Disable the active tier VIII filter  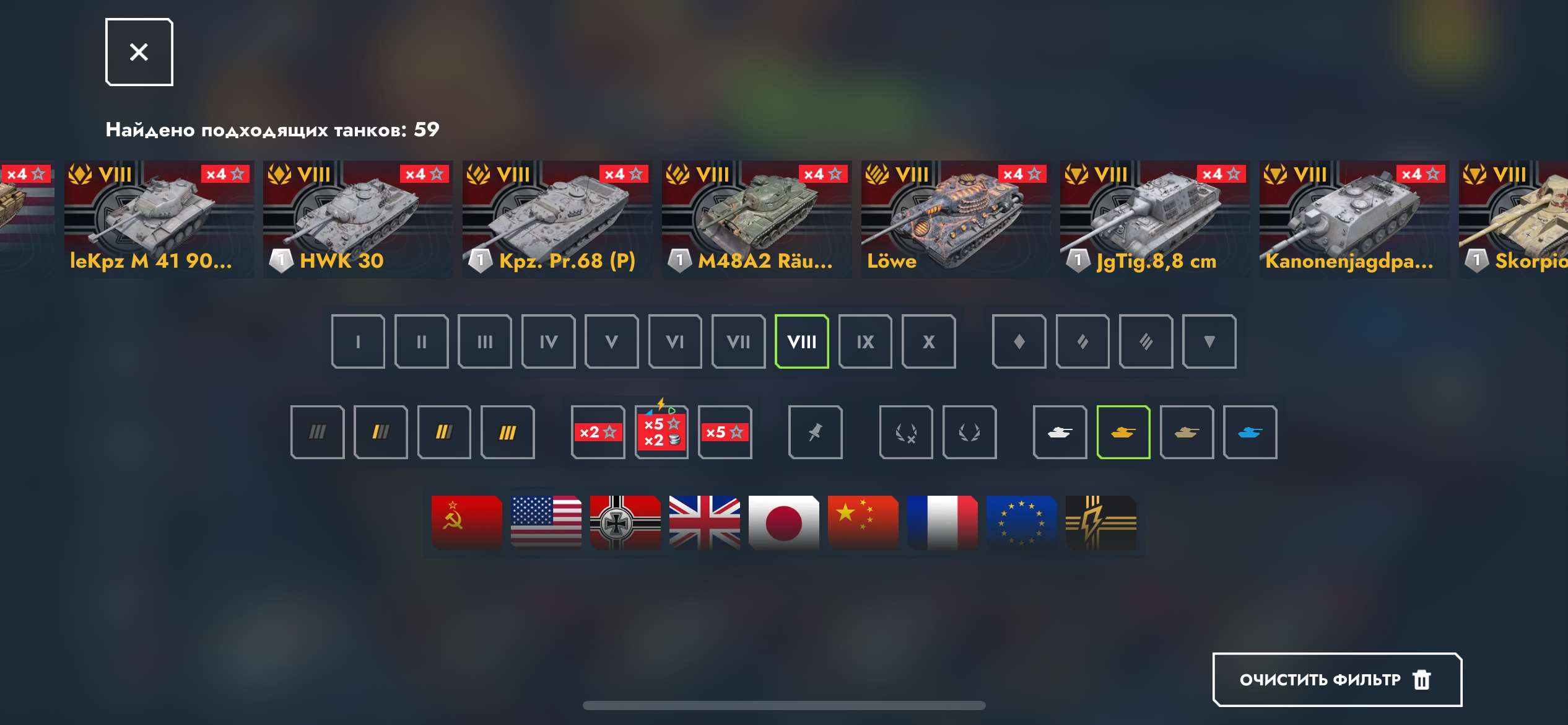(802, 341)
